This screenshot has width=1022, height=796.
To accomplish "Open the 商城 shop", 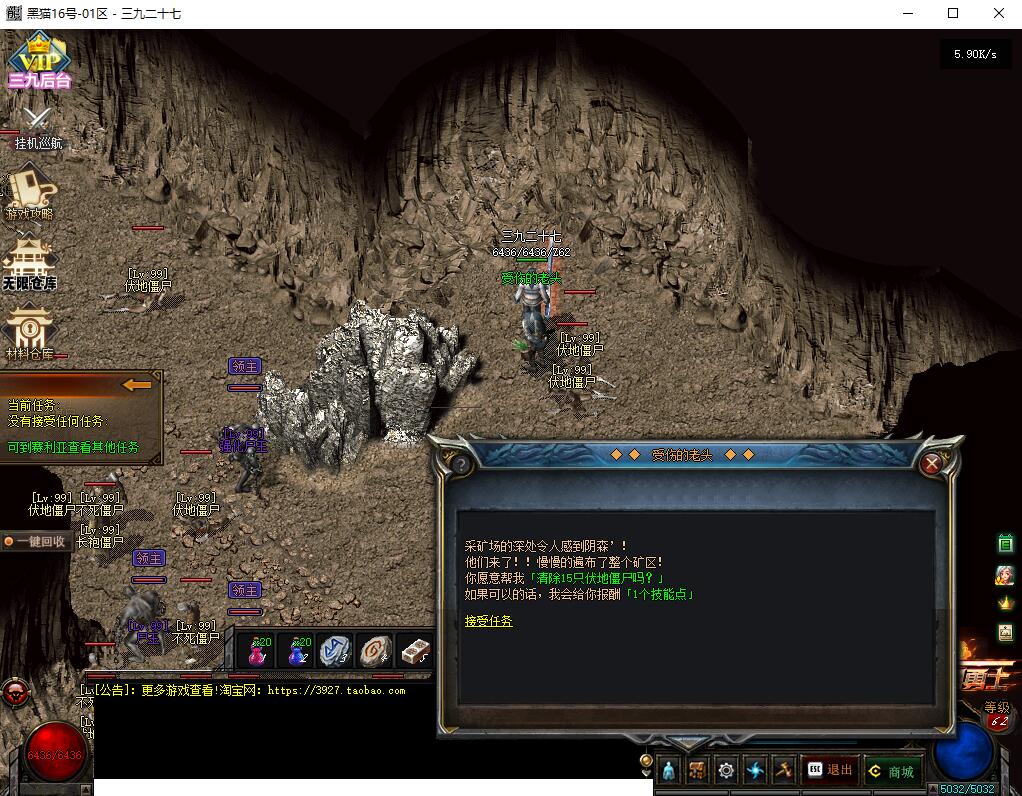I will [x=891, y=771].
